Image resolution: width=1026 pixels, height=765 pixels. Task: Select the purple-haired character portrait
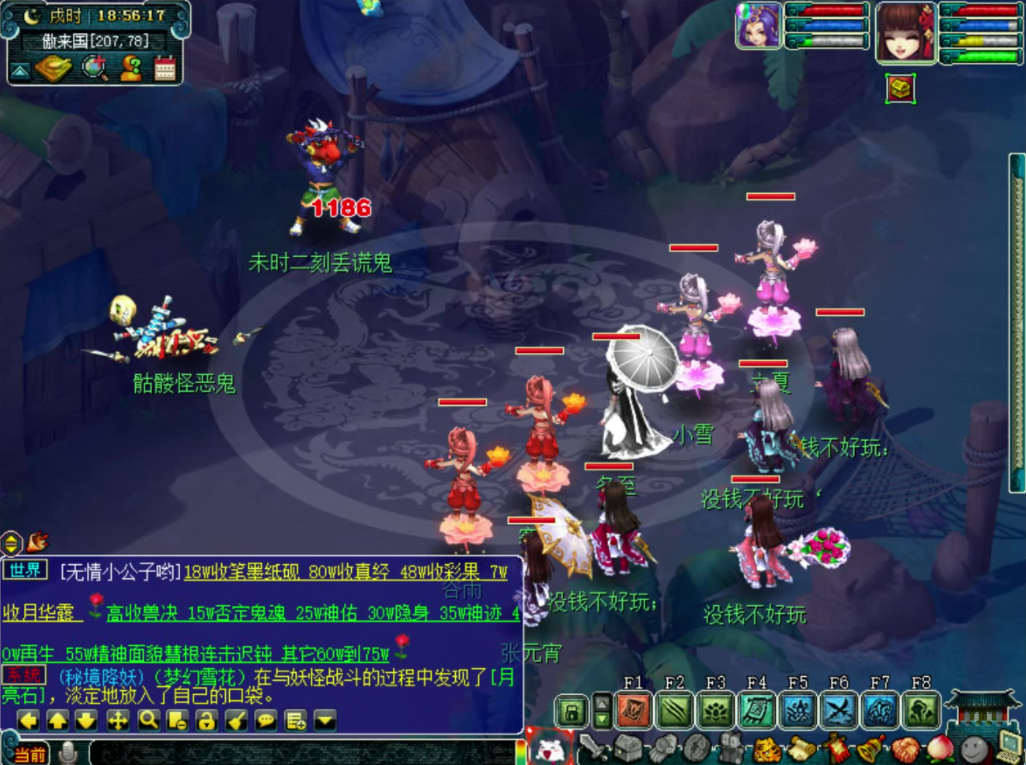point(759,26)
